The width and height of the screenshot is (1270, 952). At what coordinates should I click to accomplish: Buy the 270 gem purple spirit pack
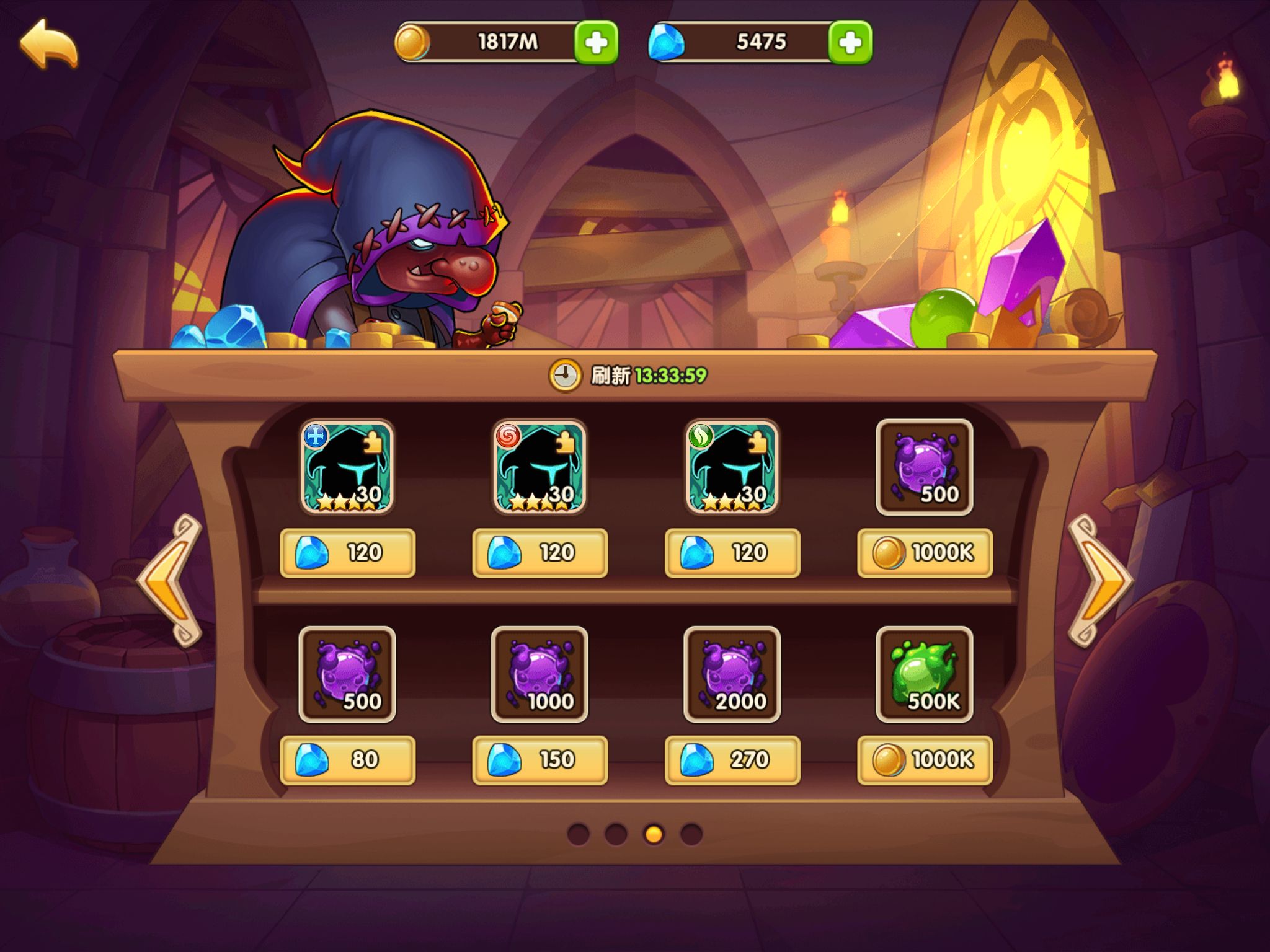[732, 760]
